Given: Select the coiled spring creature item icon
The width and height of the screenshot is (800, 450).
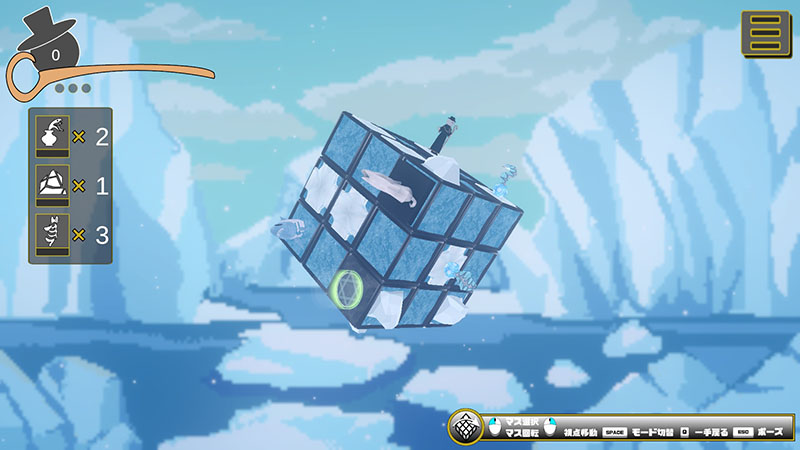Looking at the screenshot, I should click(x=53, y=234).
